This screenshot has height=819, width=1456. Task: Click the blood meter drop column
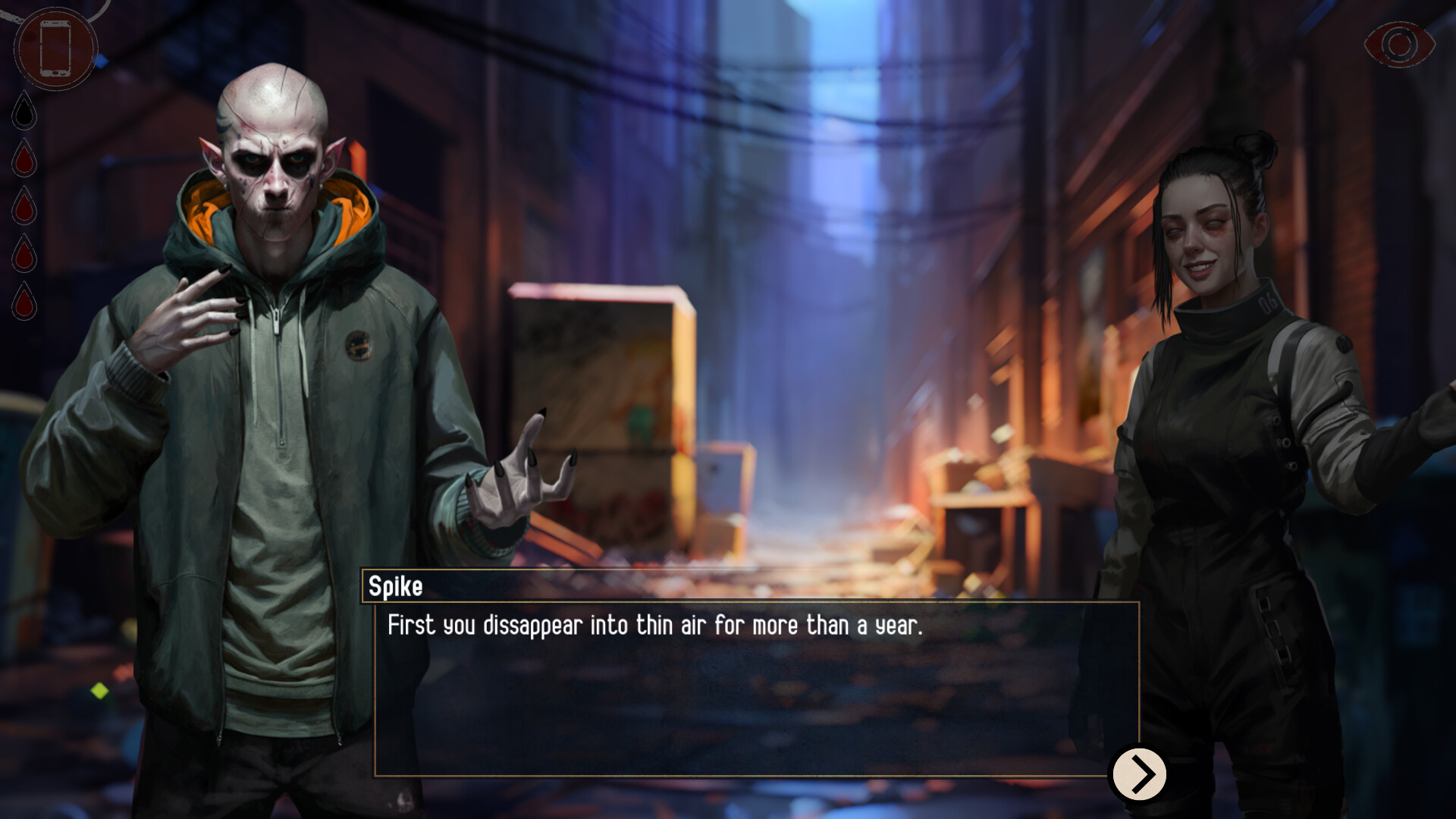click(x=25, y=209)
